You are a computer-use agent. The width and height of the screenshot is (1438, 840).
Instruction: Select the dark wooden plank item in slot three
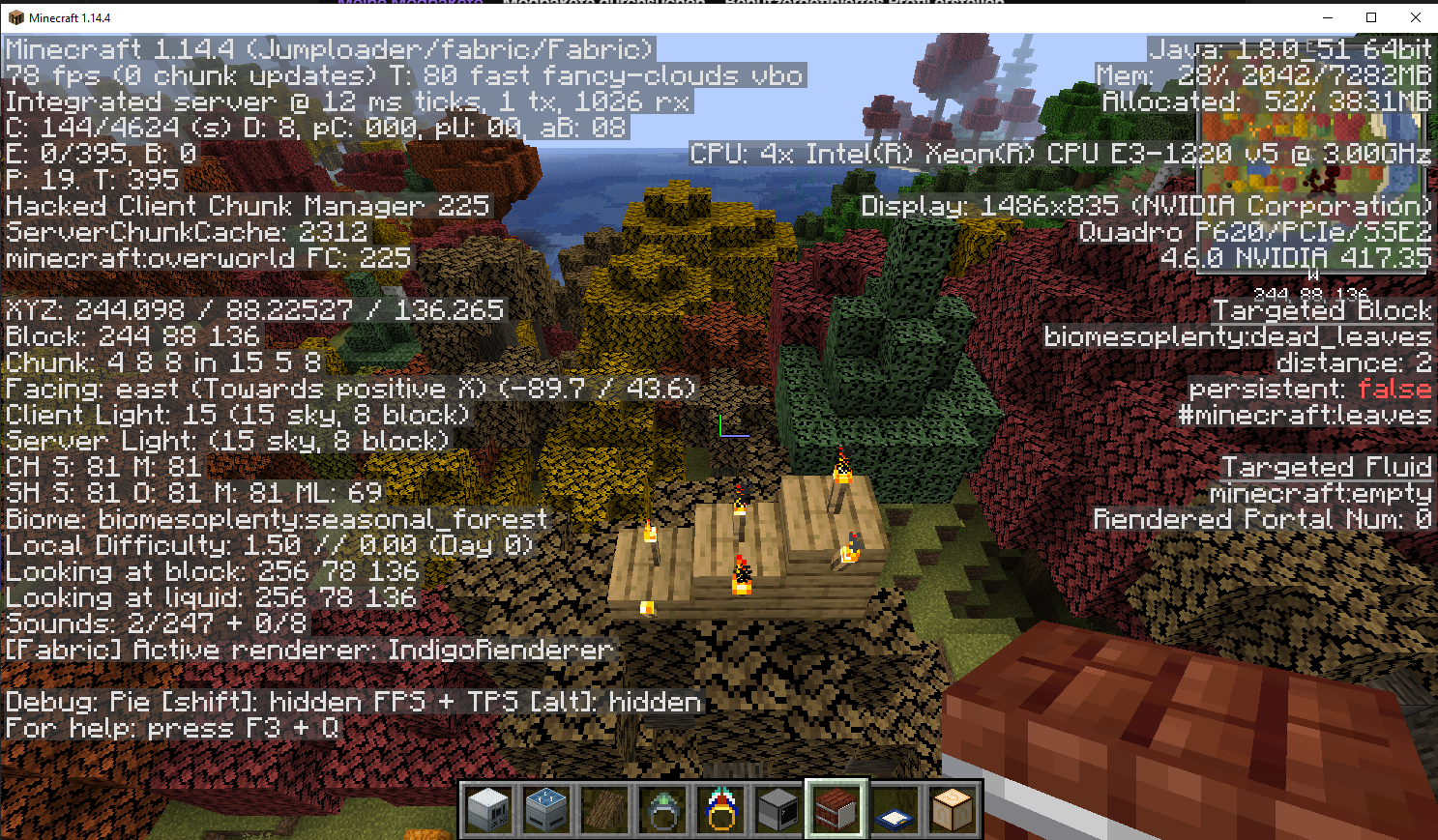click(x=604, y=809)
